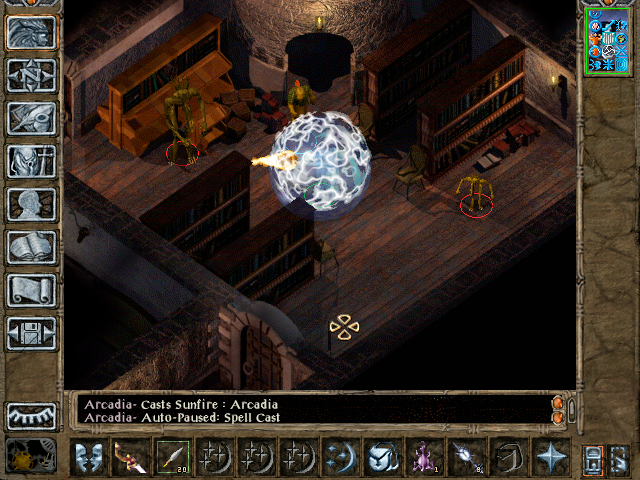Click the return-to-game face button
This screenshot has height=480, width=640.
(x=32, y=33)
